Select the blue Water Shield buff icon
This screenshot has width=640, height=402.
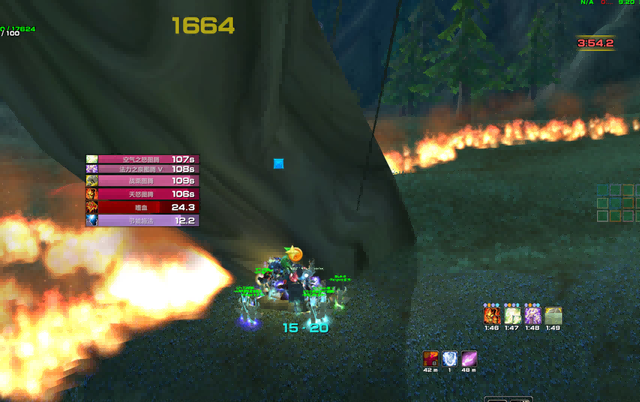pyautogui.click(x=450, y=358)
